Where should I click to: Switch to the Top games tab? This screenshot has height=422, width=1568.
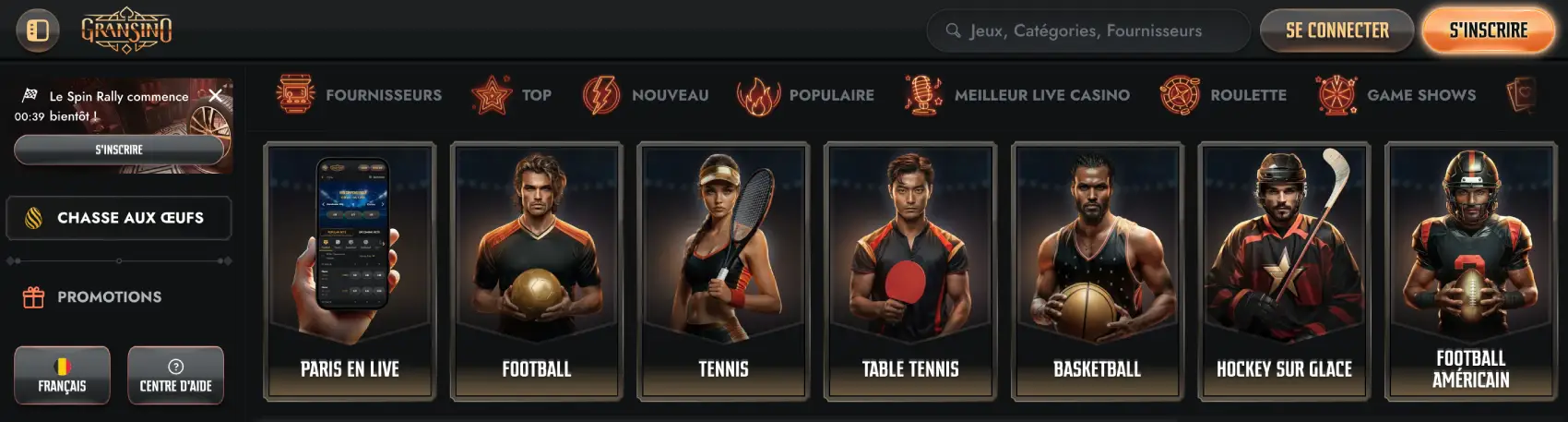pyautogui.click(x=512, y=95)
